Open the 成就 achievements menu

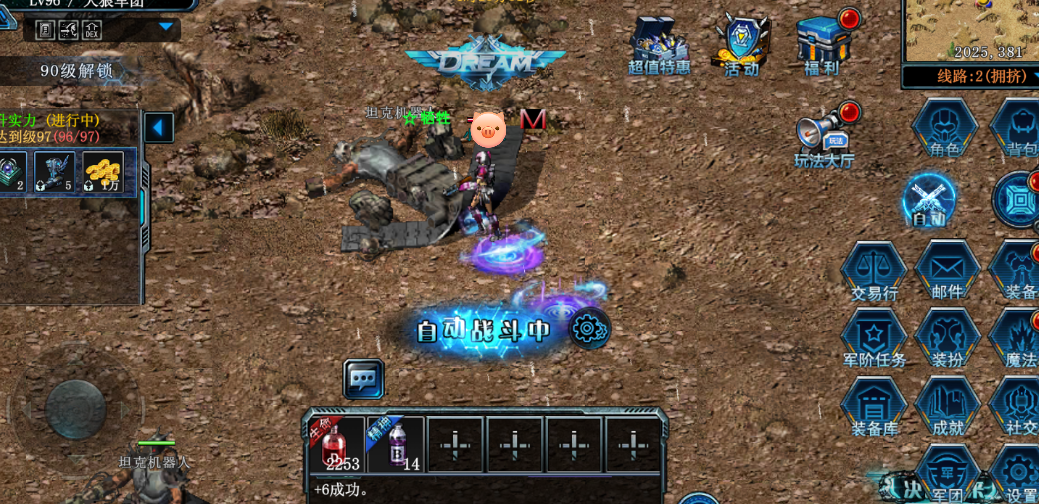coord(947,408)
